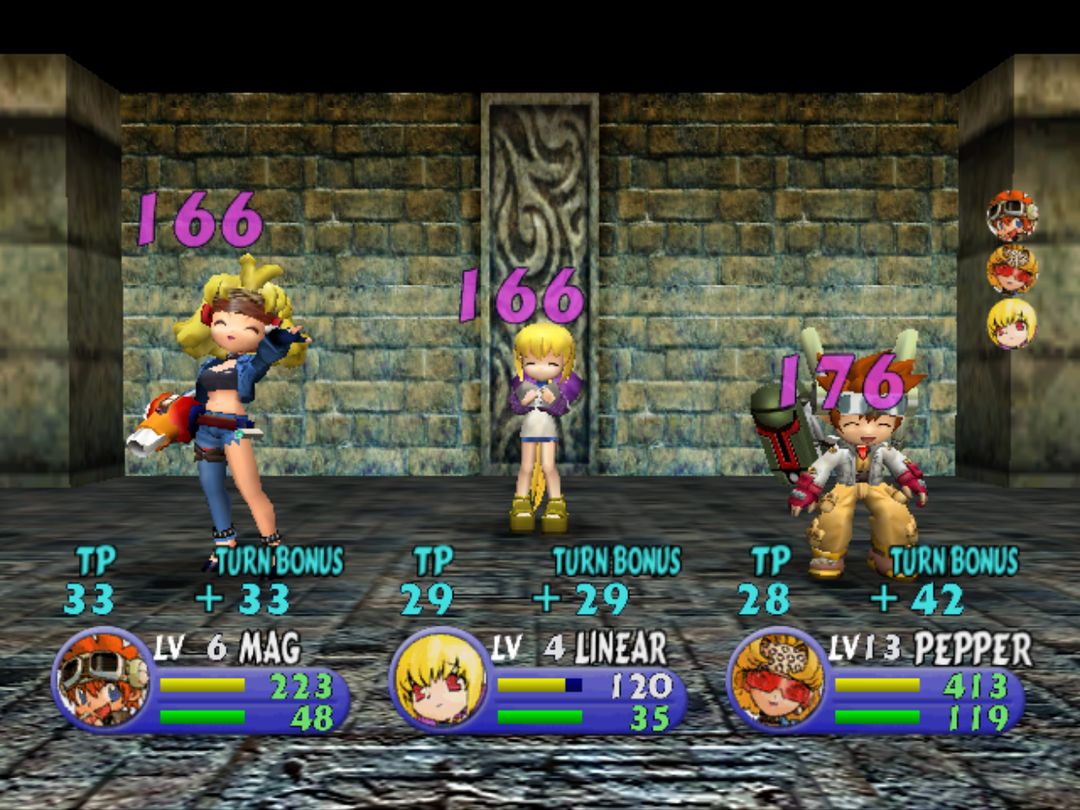Click Pepper's icon in the turn order list
The width and height of the screenshot is (1080, 810).
tap(1011, 270)
